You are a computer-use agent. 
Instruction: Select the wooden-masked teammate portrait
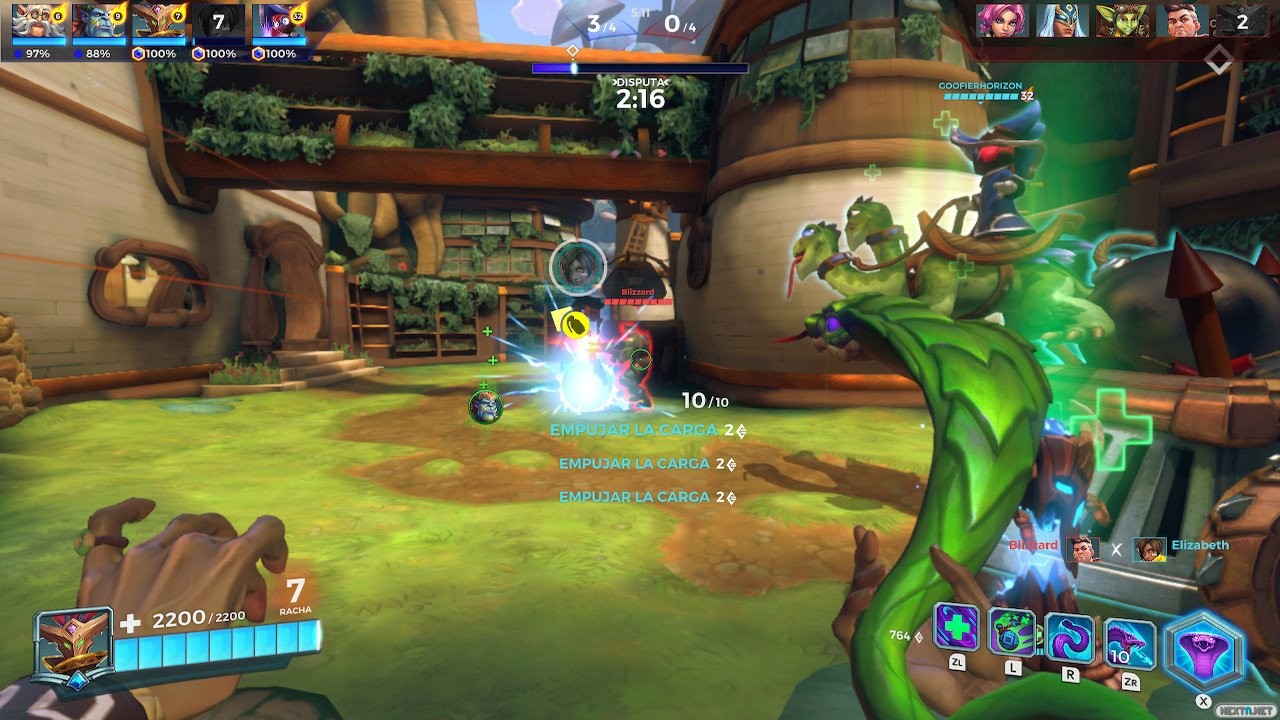click(159, 21)
